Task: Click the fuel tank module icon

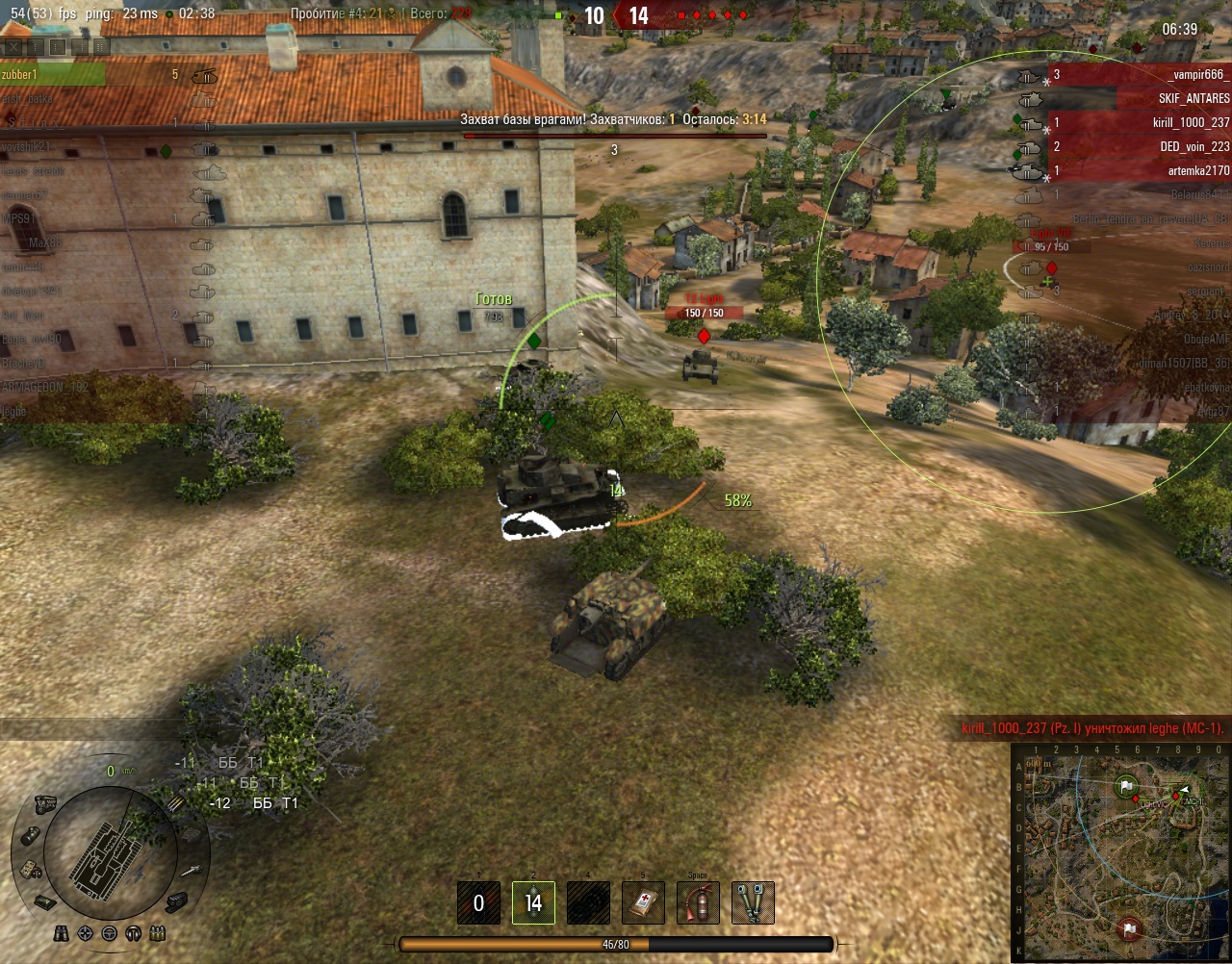Action: tap(31, 836)
